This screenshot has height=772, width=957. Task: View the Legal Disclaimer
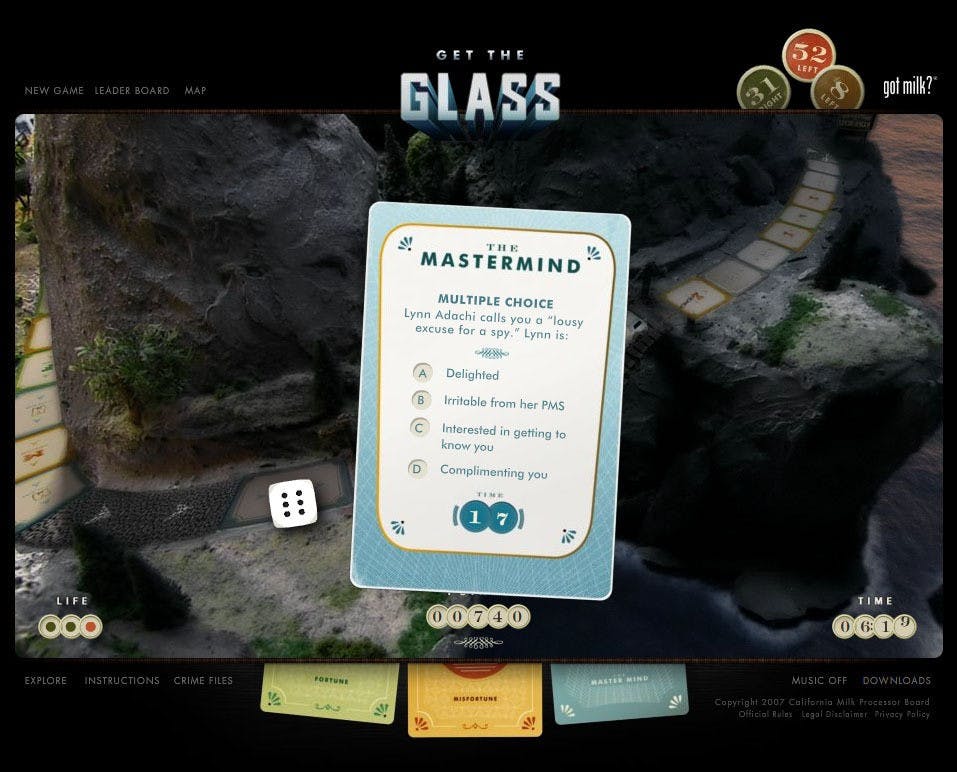click(x=834, y=715)
